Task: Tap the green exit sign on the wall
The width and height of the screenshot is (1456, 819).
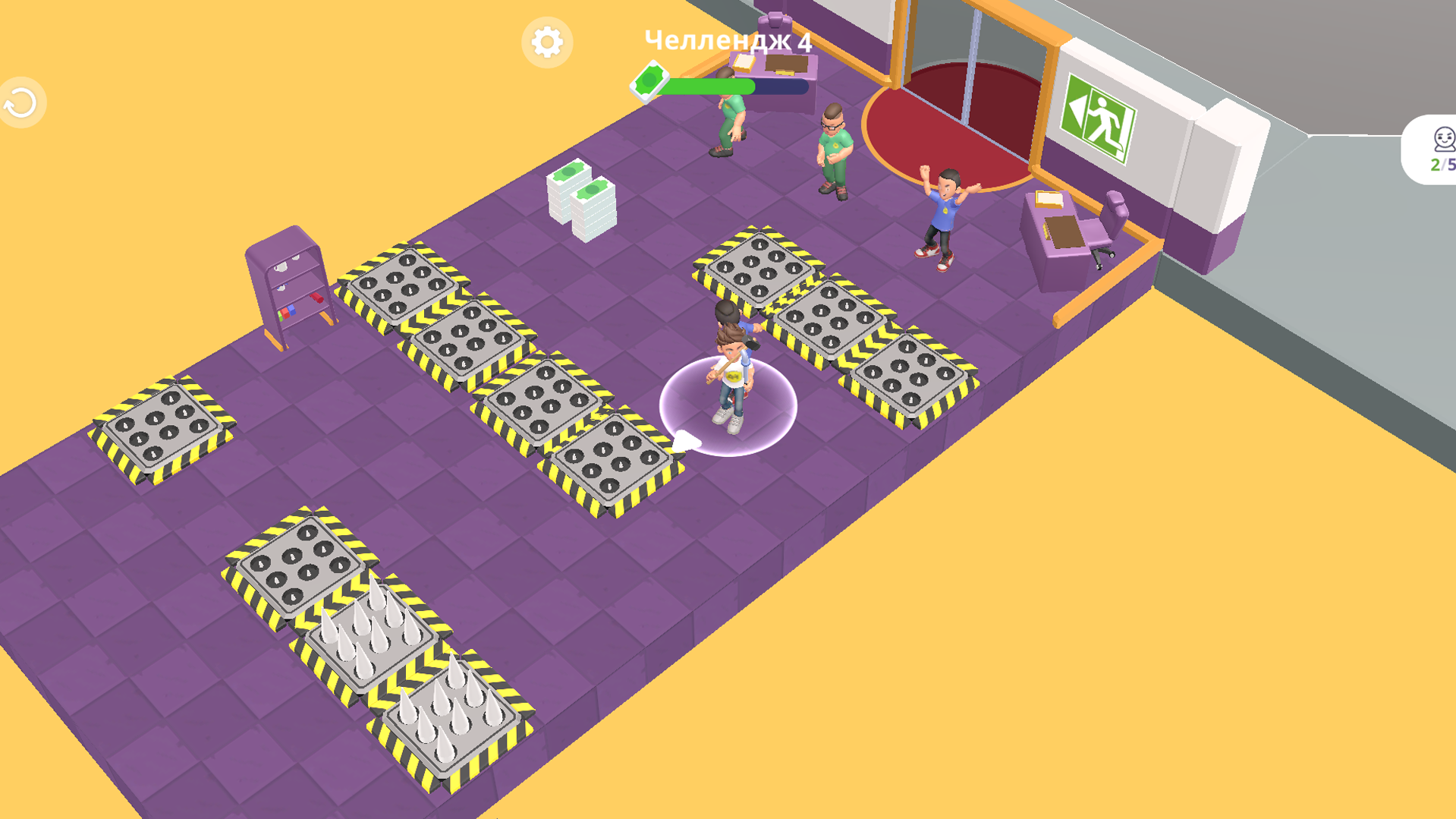Action: 1097,117
